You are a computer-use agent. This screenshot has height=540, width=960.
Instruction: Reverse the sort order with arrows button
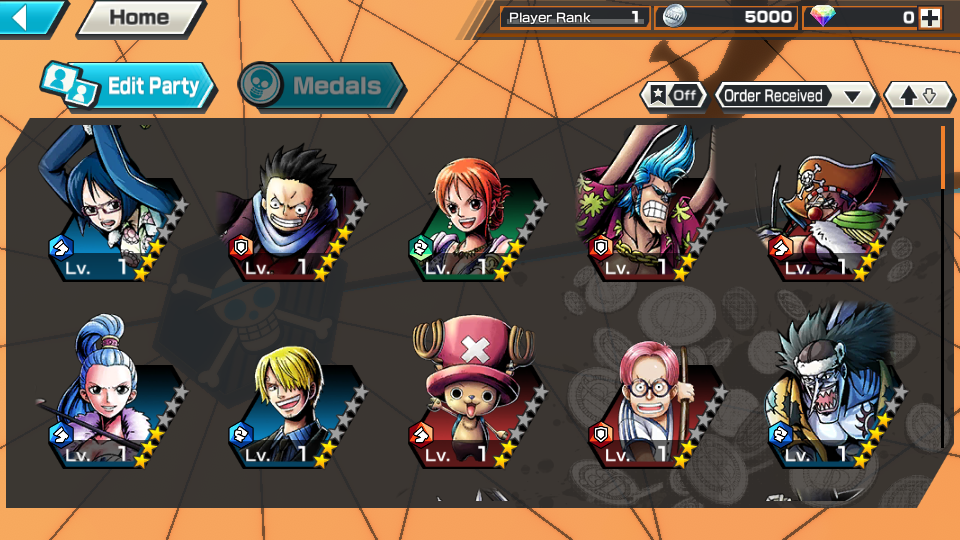pyautogui.click(x=918, y=96)
